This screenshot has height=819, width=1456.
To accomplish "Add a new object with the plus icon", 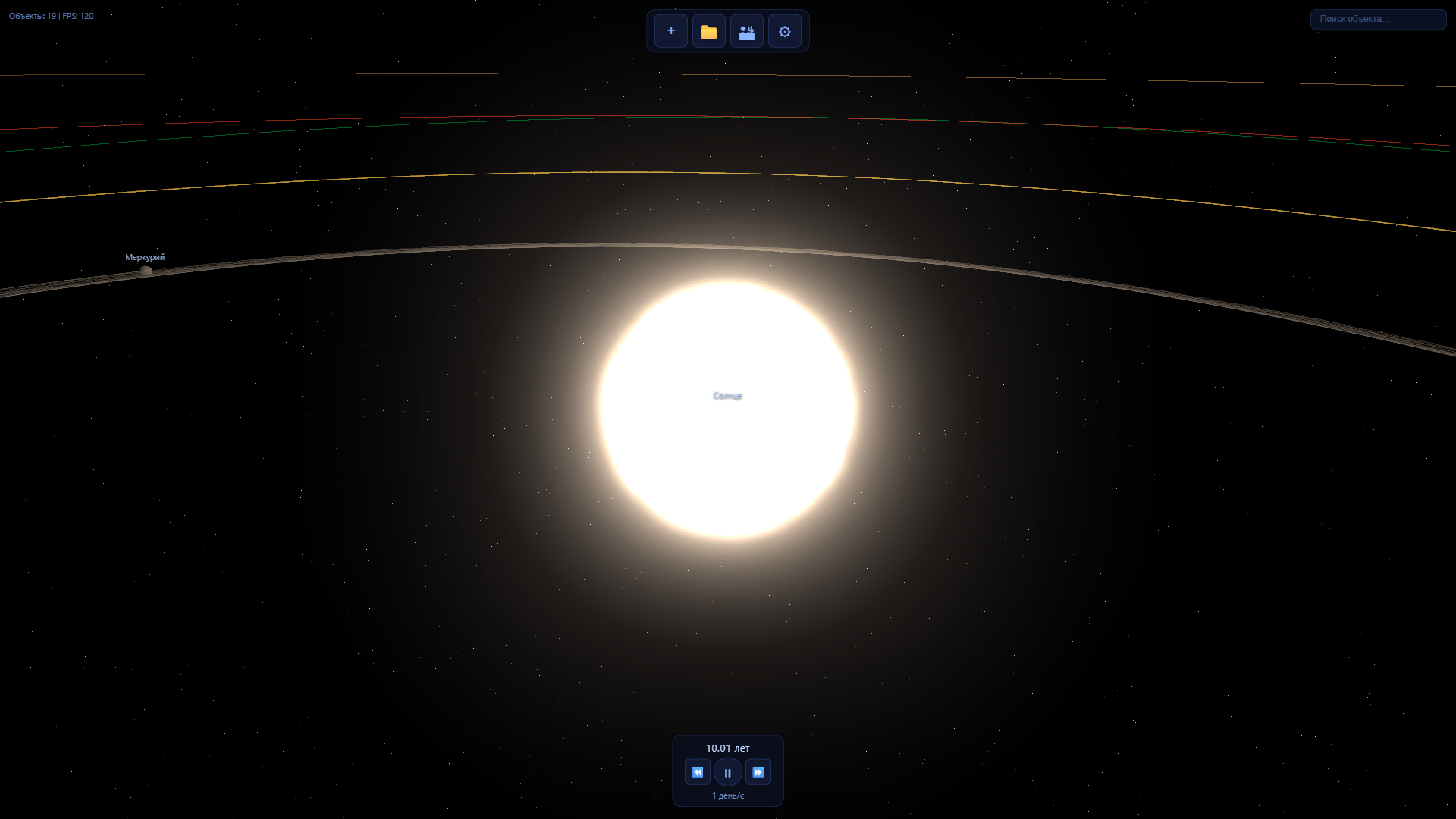I will 670,31.
